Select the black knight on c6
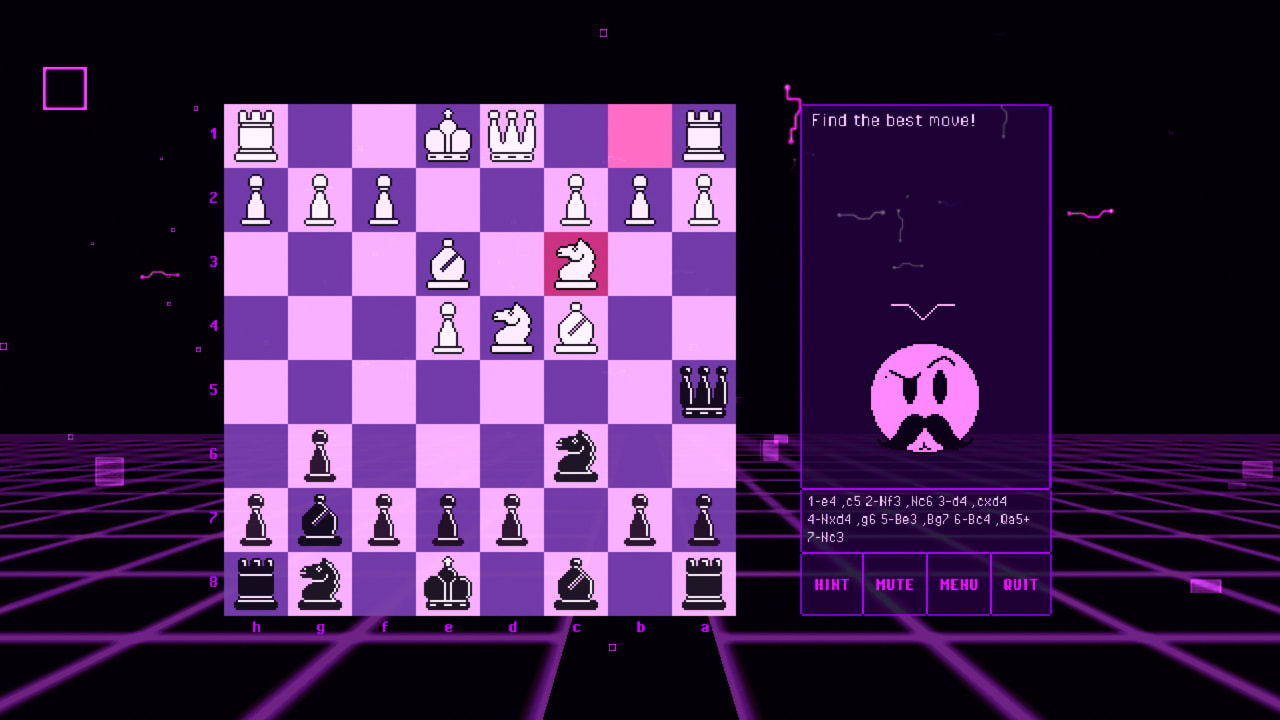 [576, 455]
